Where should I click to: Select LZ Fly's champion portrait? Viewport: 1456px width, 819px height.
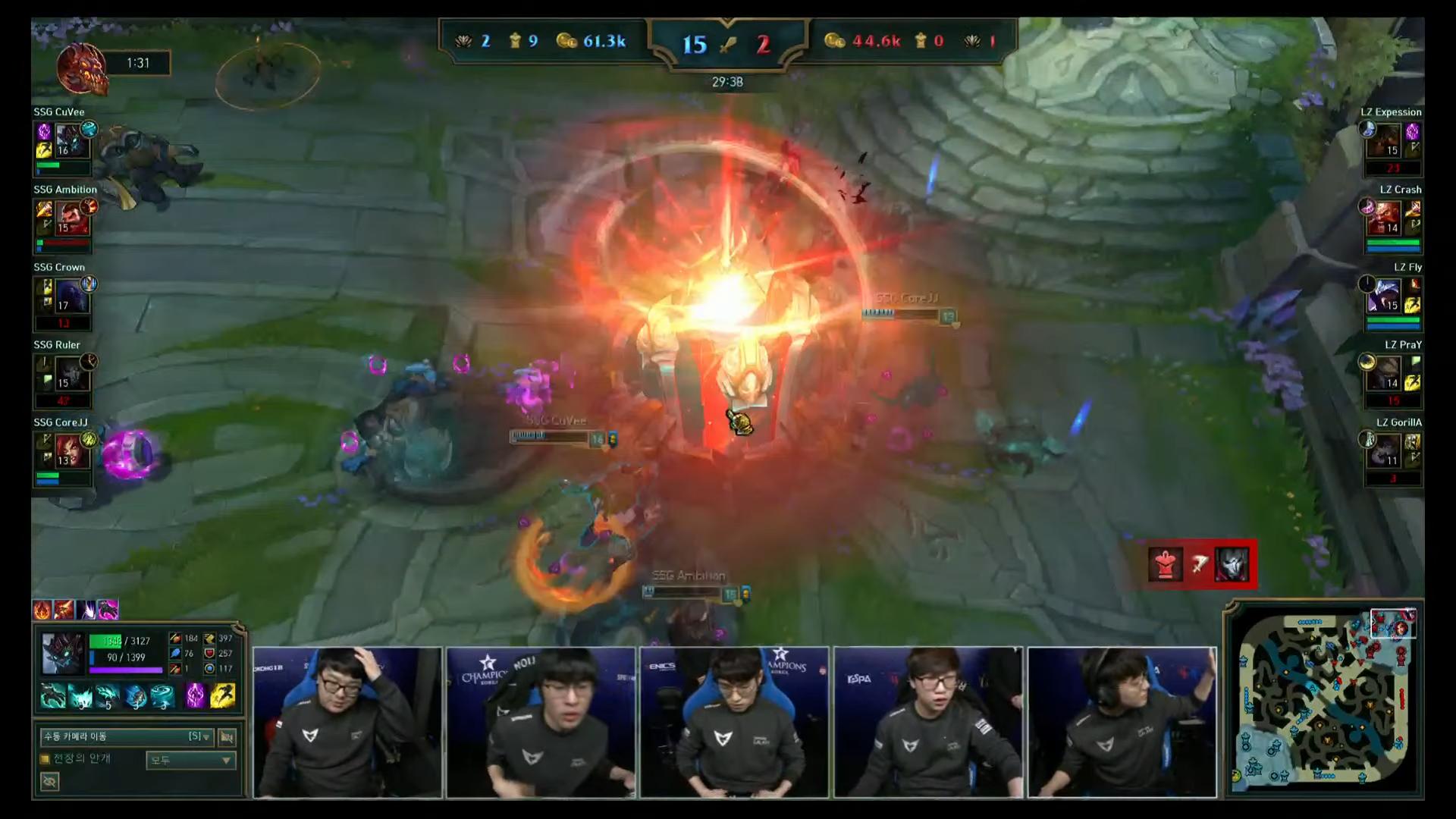tap(1385, 297)
